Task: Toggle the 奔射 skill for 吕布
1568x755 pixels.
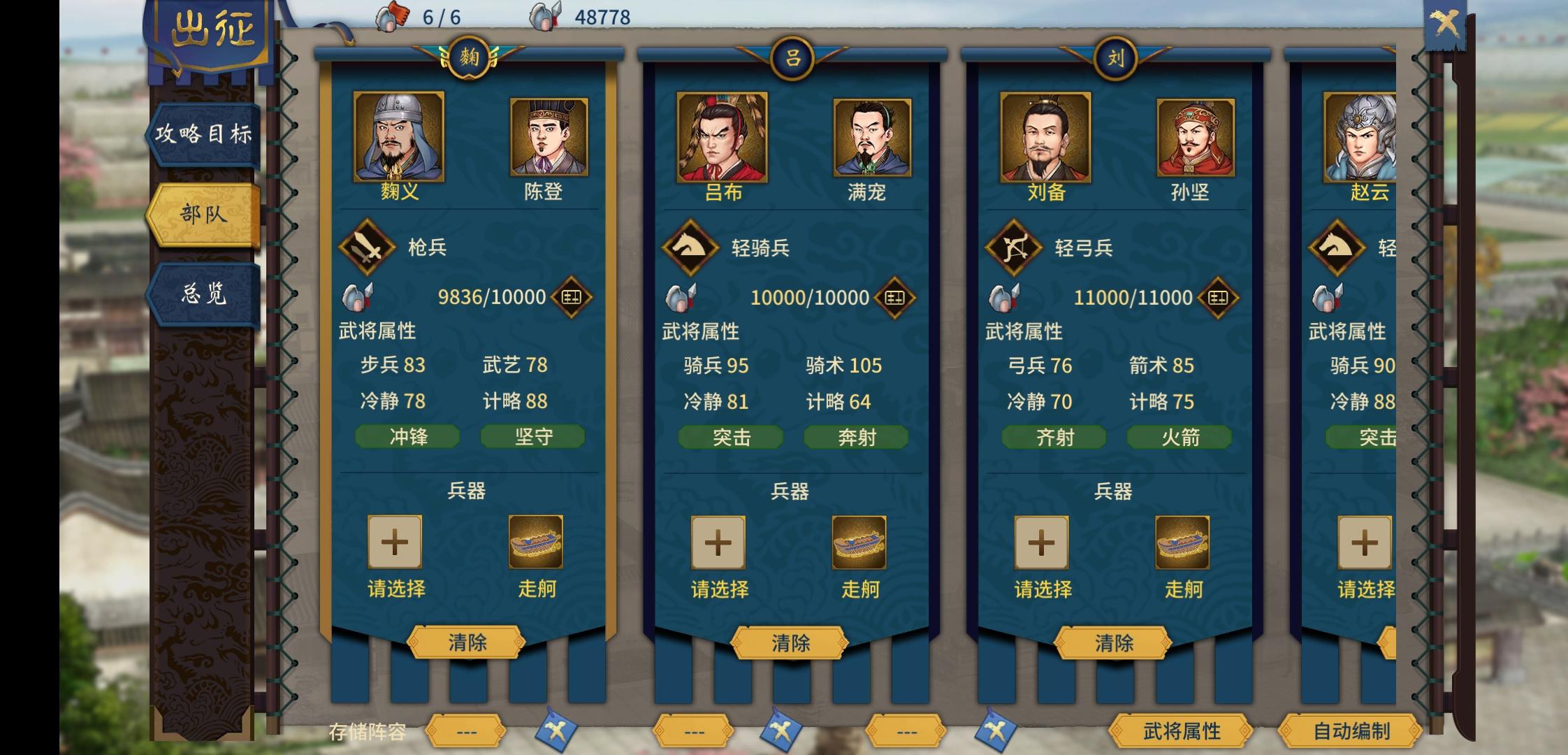Action: 855,436
